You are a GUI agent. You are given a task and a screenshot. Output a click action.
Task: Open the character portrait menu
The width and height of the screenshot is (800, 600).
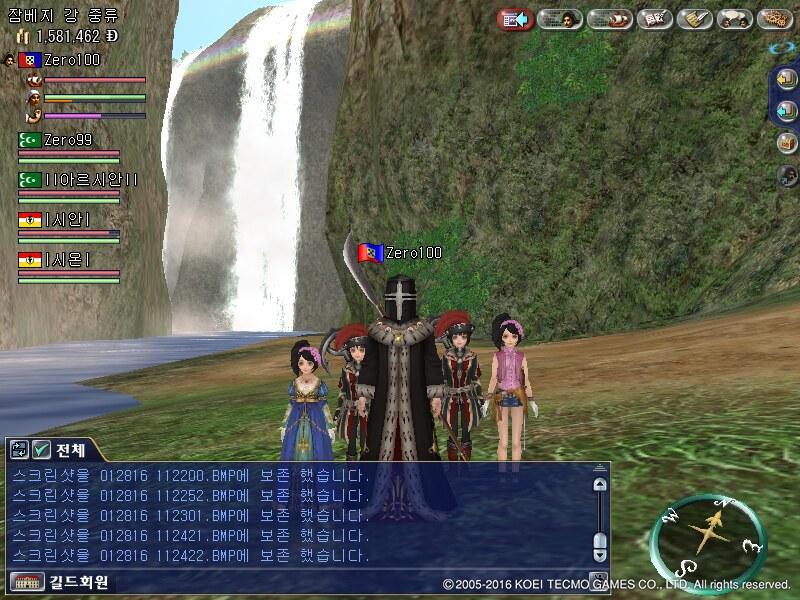coord(560,18)
